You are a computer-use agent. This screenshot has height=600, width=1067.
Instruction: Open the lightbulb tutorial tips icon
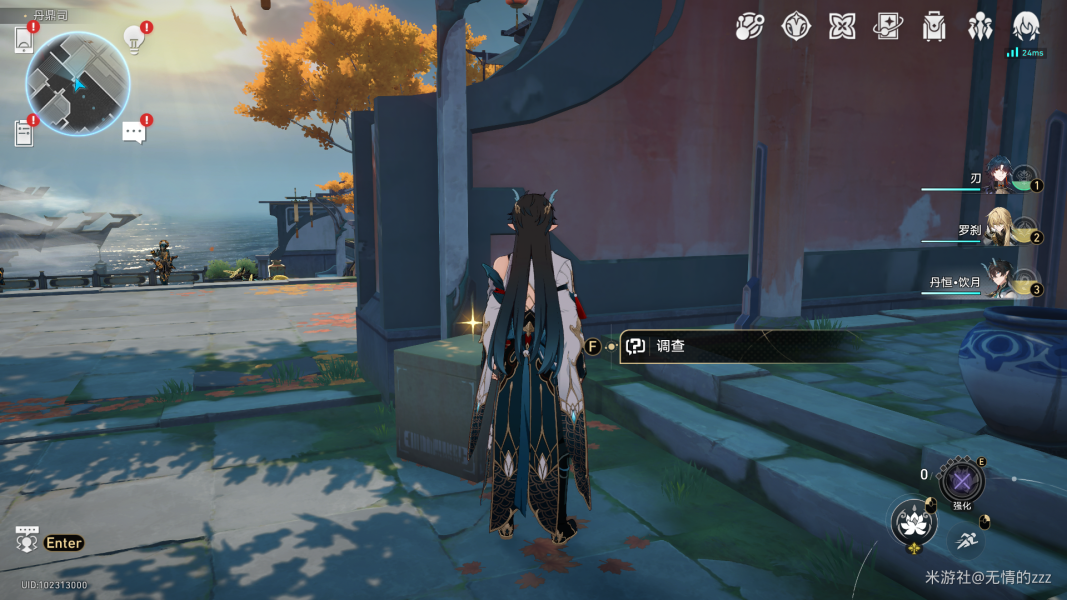coord(134,38)
